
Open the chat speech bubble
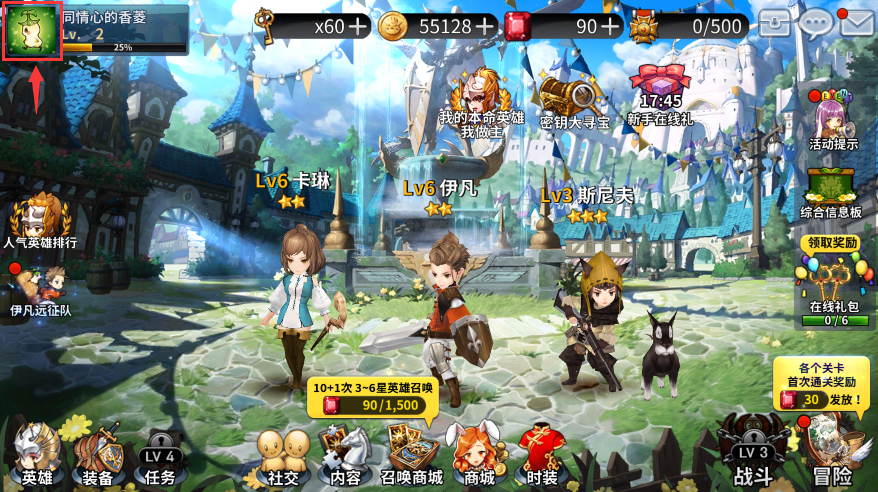pyautogui.click(x=817, y=23)
